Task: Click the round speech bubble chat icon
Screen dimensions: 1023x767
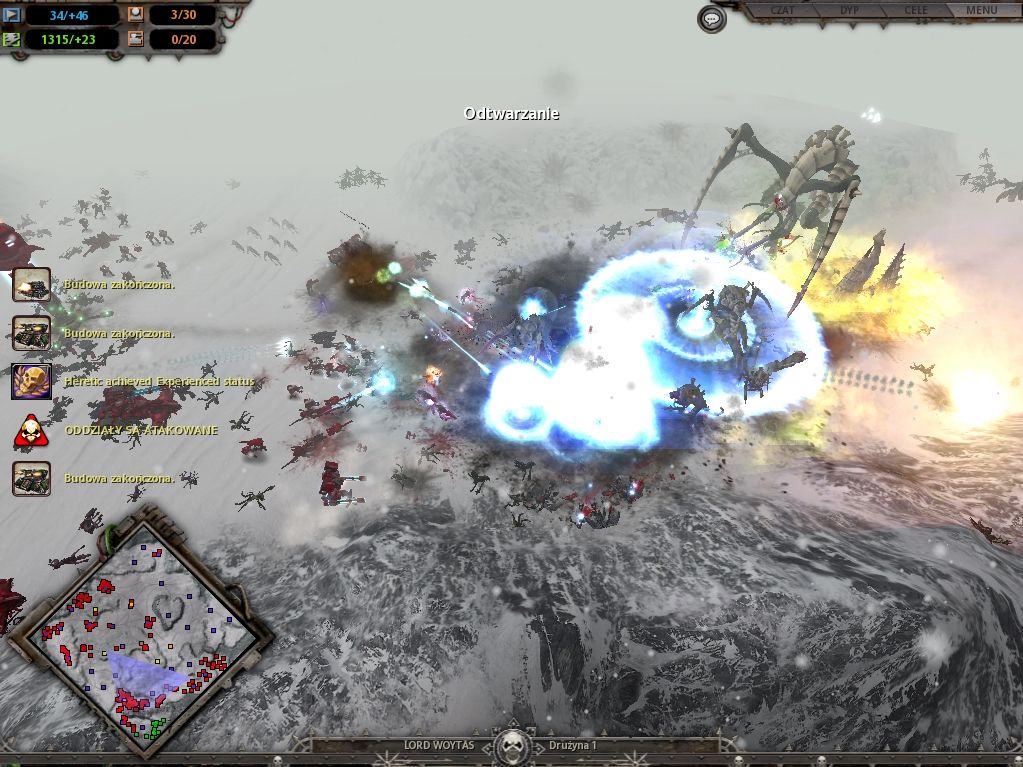Action: [711, 19]
